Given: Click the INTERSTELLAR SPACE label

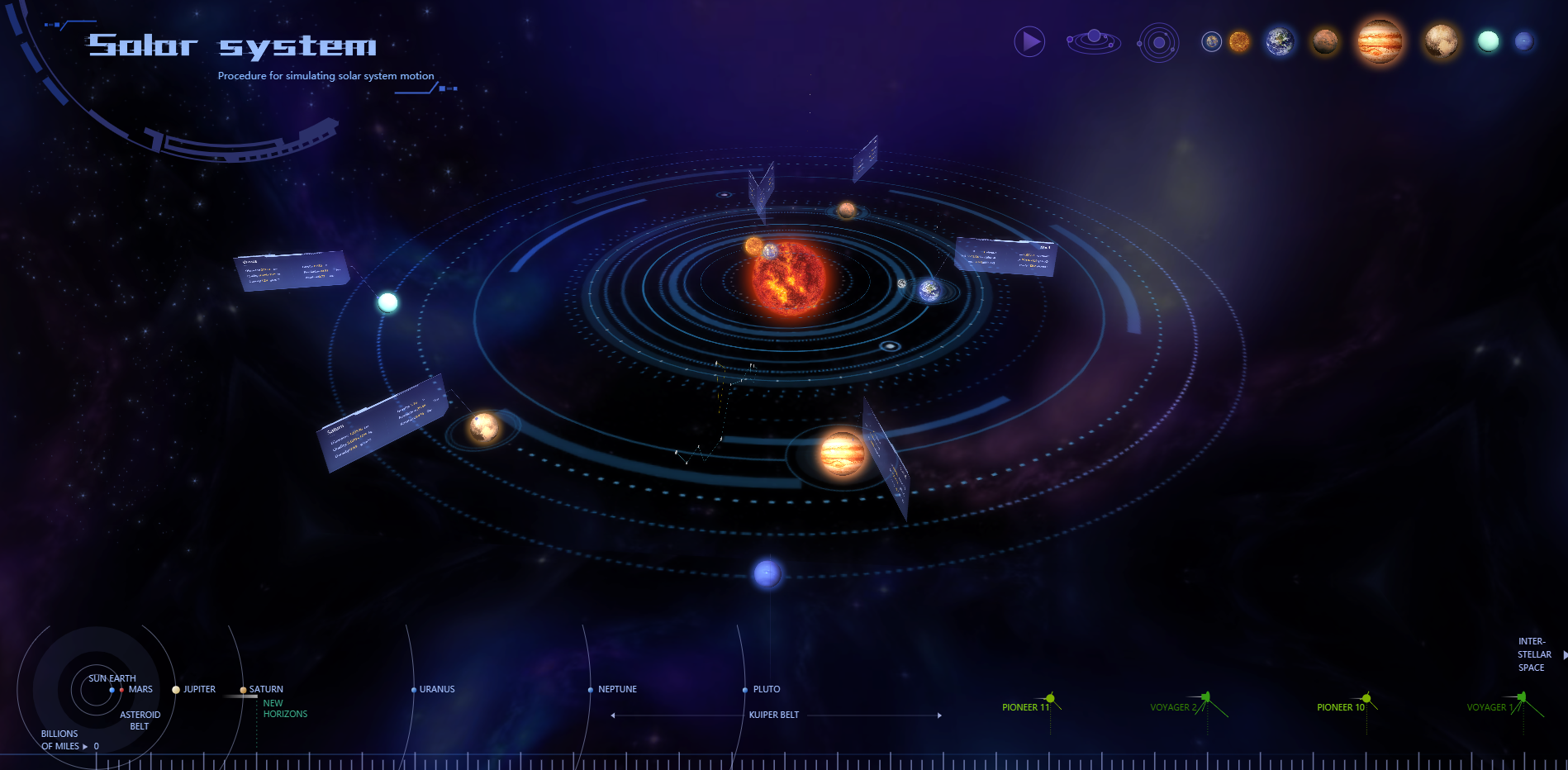Looking at the screenshot, I should point(1534,654).
